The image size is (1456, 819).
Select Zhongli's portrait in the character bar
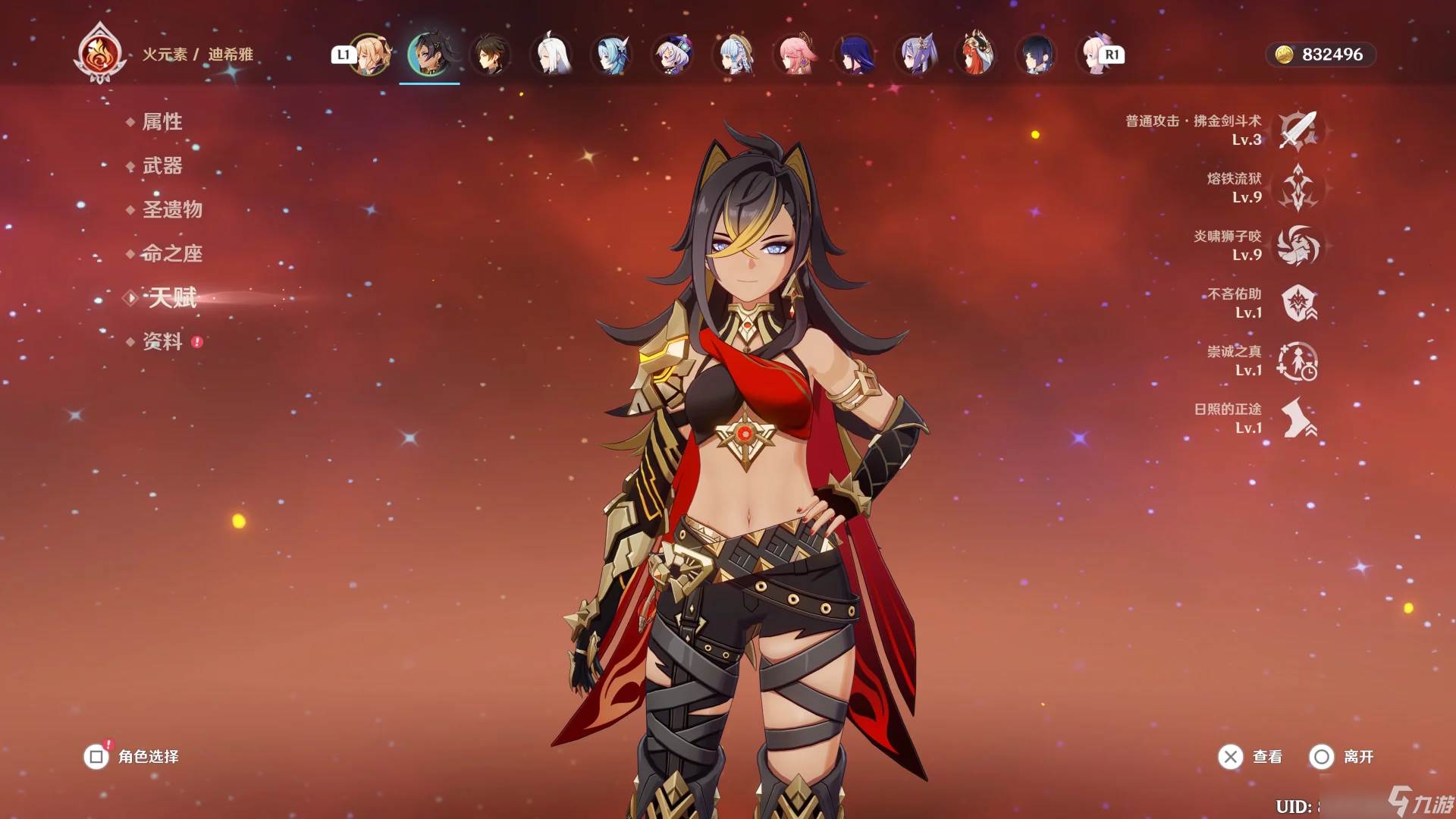(x=490, y=55)
